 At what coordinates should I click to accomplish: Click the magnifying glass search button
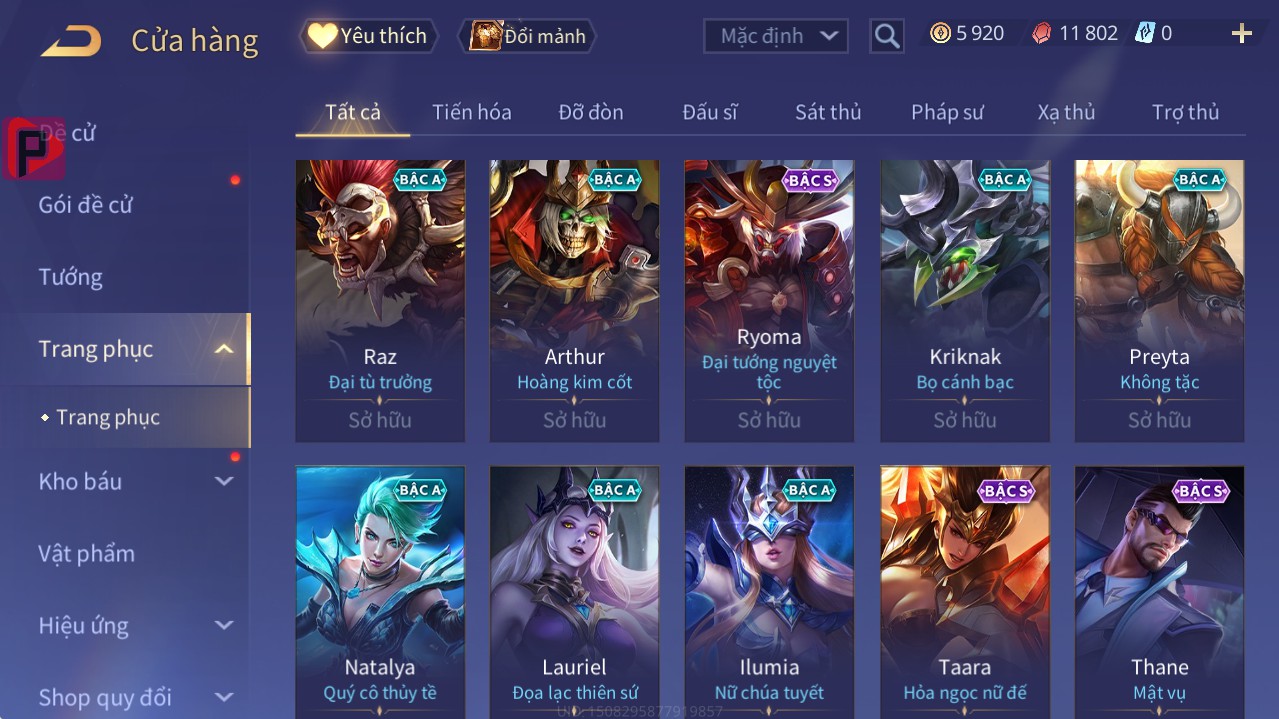[x=886, y=36]
